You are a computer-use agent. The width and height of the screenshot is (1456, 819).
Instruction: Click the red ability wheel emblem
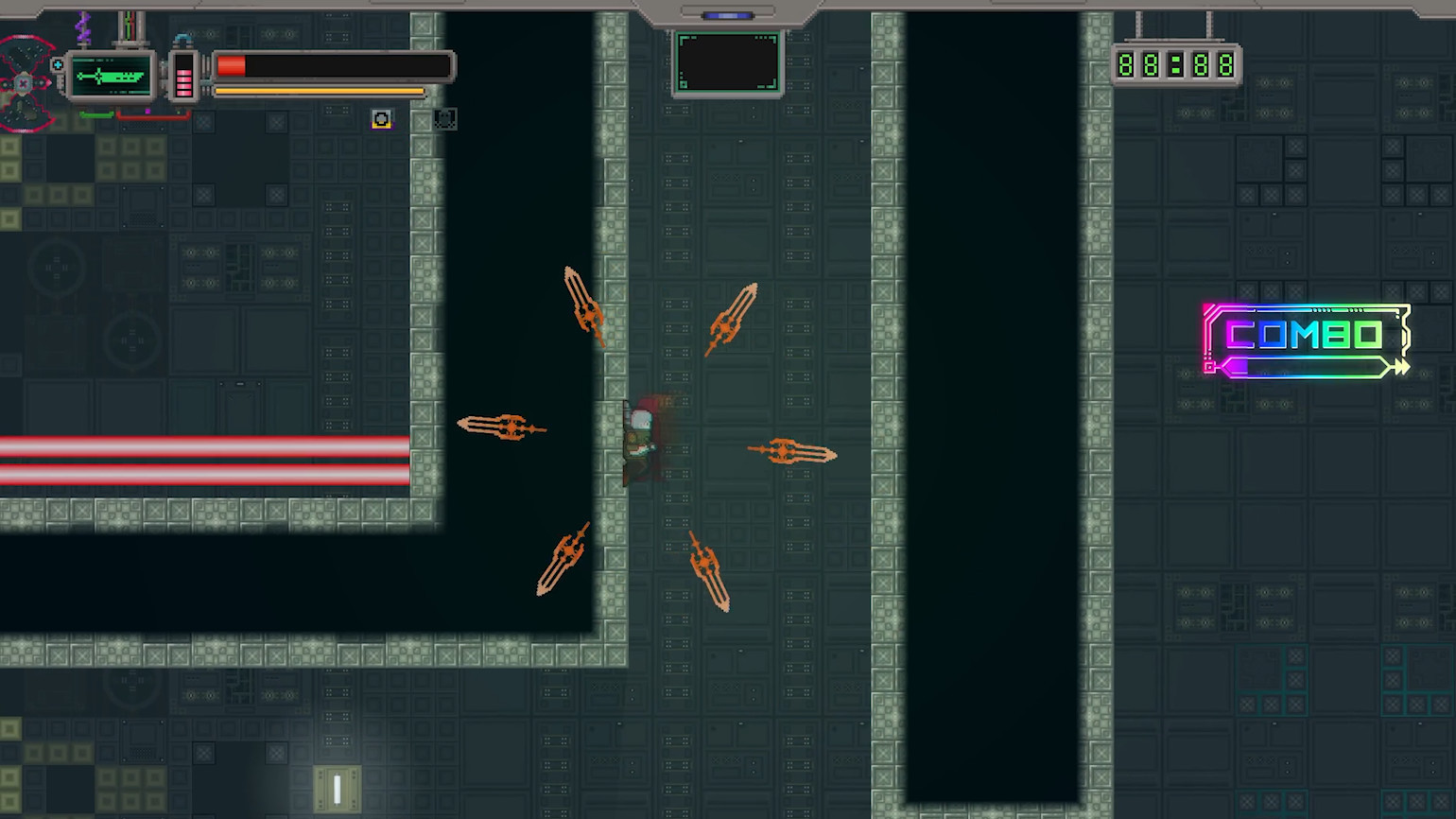[x=24, y=83]
